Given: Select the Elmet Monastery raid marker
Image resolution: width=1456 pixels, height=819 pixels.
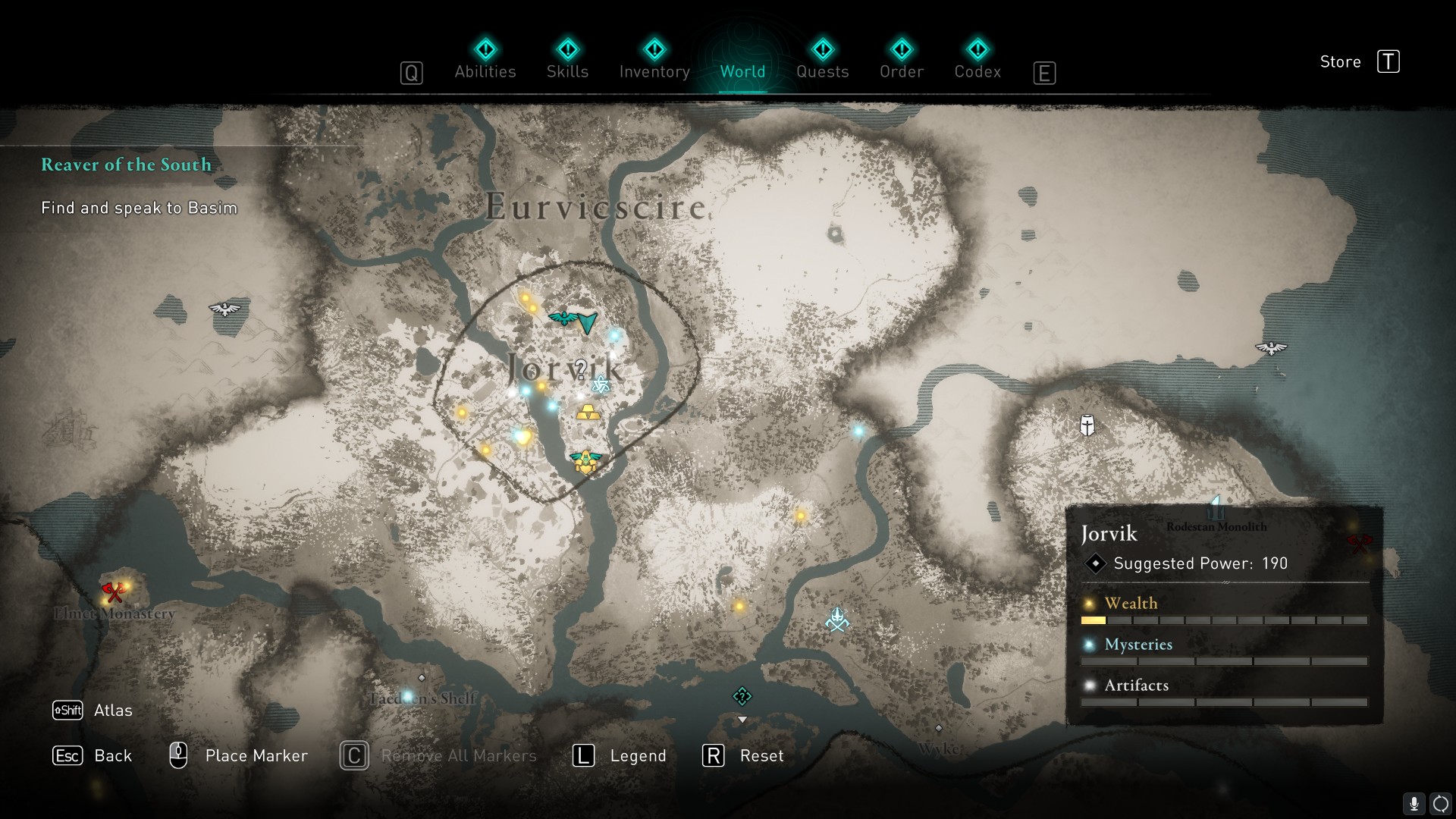Looking at the screenshot, I should (114, 591).
